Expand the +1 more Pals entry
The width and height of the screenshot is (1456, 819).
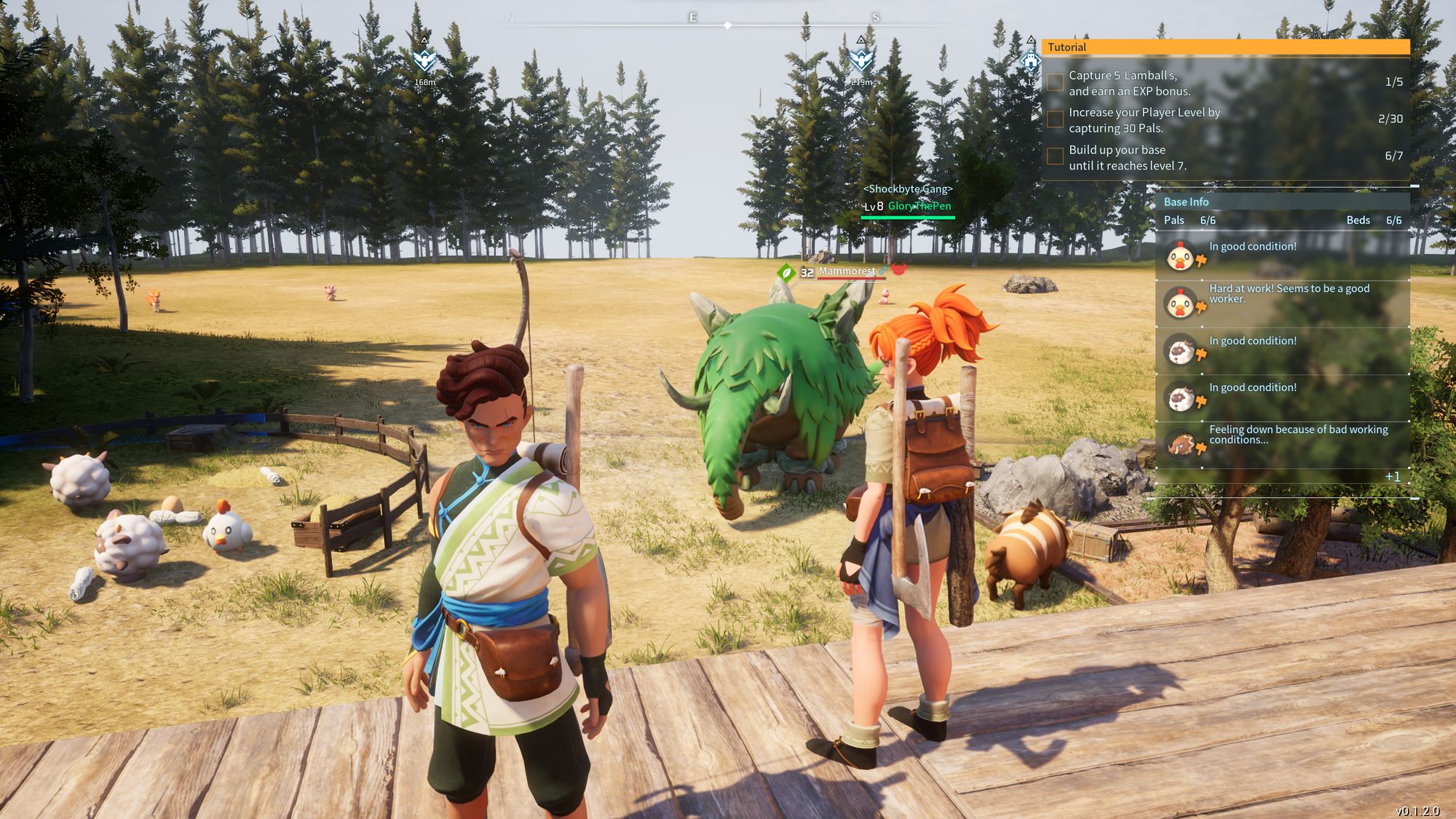[x=1392, y=477]
